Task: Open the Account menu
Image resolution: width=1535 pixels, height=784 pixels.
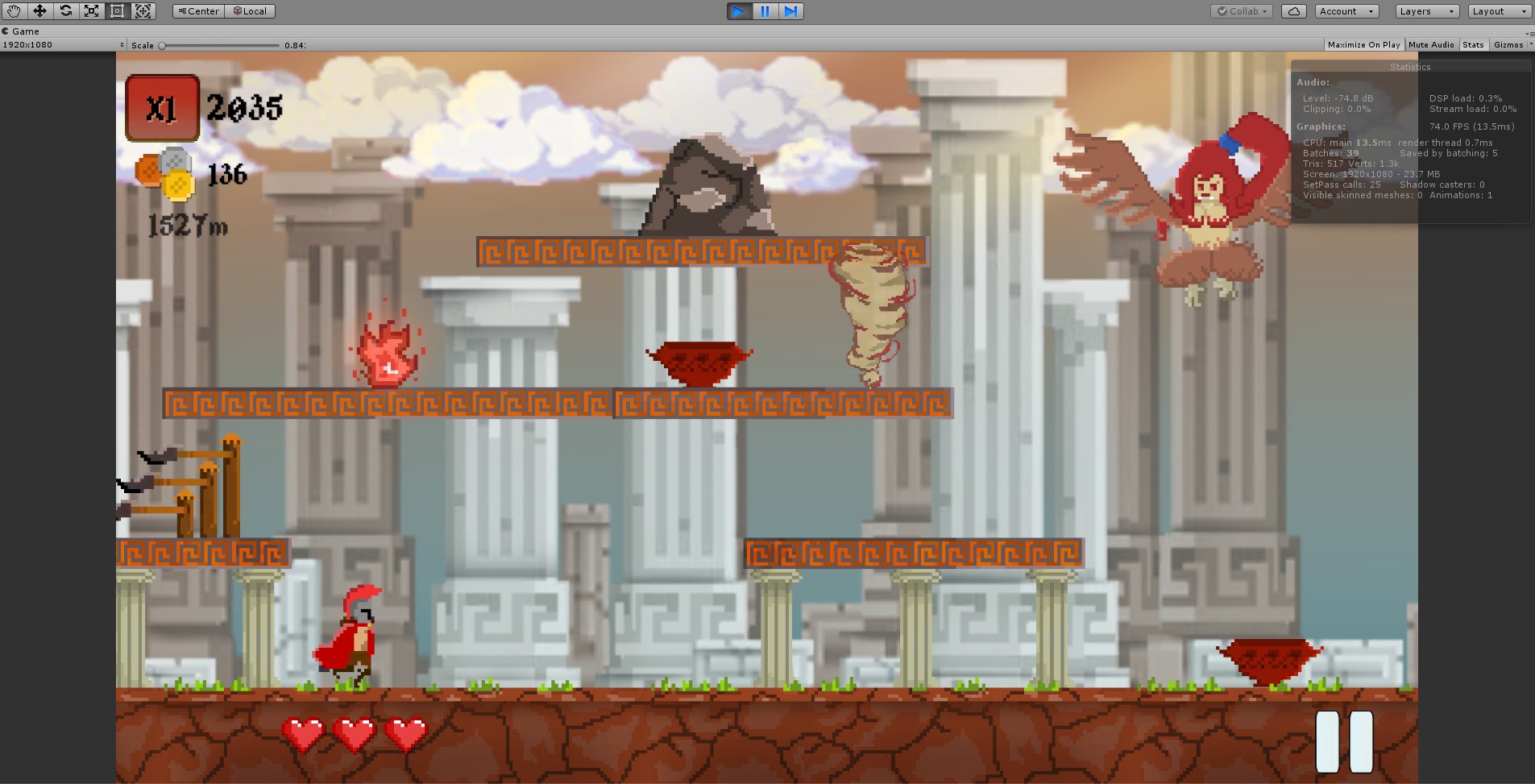Action: tap(1346, 11)
